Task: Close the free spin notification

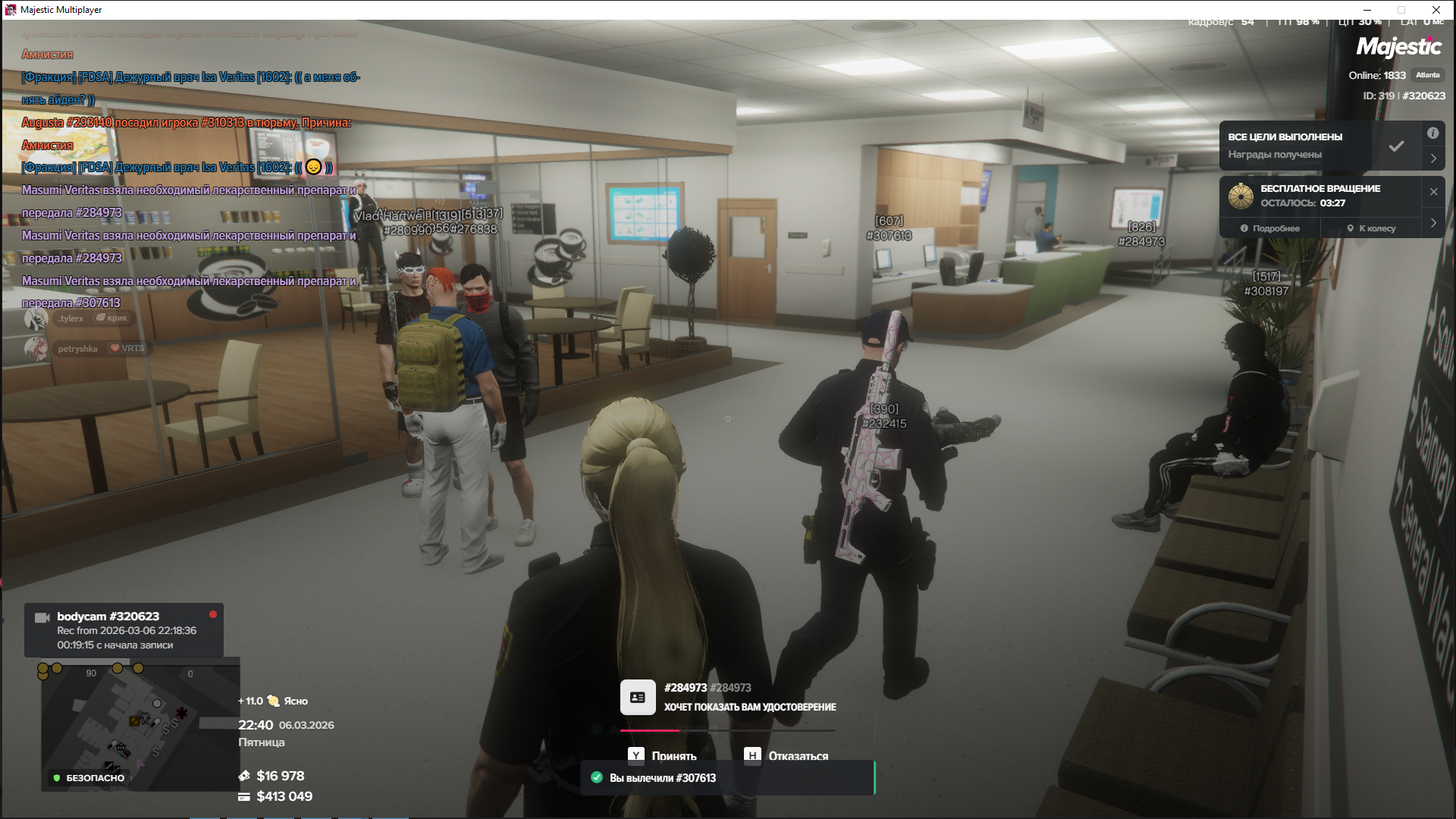Action: tap(1433, 192)
